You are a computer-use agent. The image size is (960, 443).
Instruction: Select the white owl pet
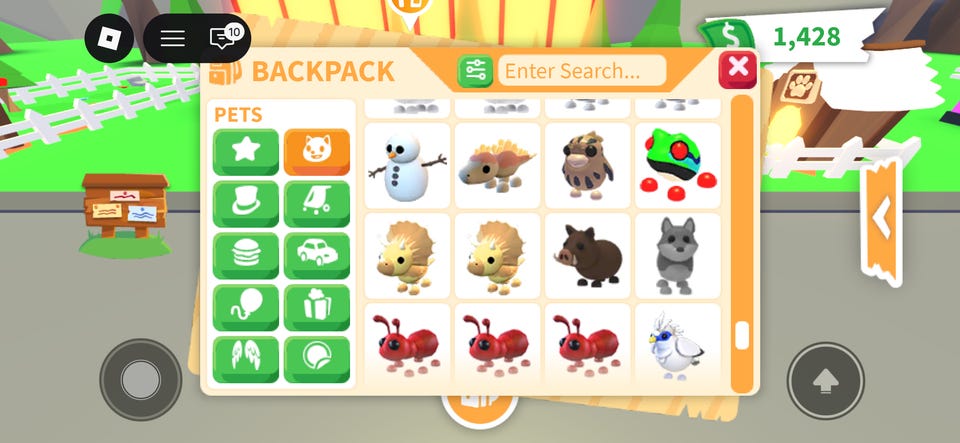pos(678,346)
